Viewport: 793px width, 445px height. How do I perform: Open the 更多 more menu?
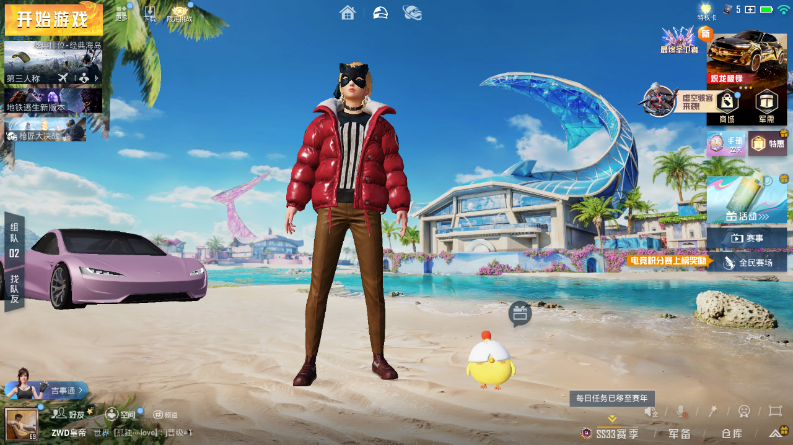121,13
